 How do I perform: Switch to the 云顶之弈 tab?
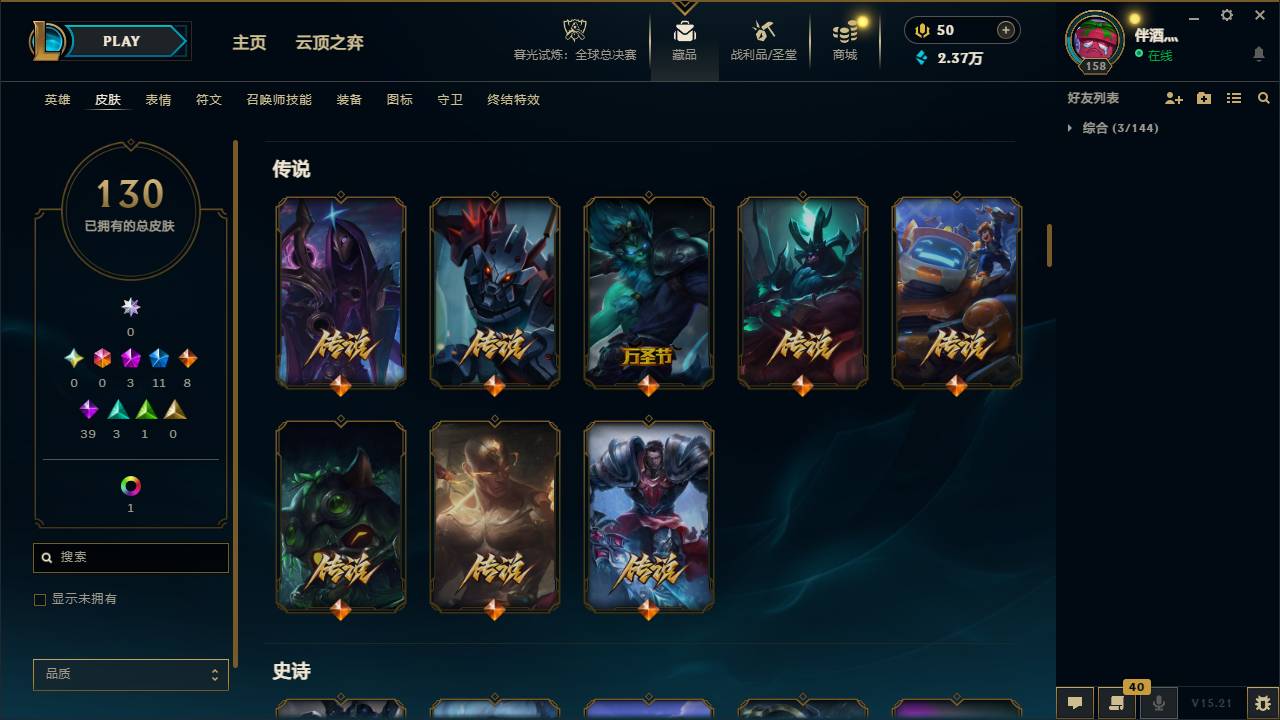click(x=329, y=43)
